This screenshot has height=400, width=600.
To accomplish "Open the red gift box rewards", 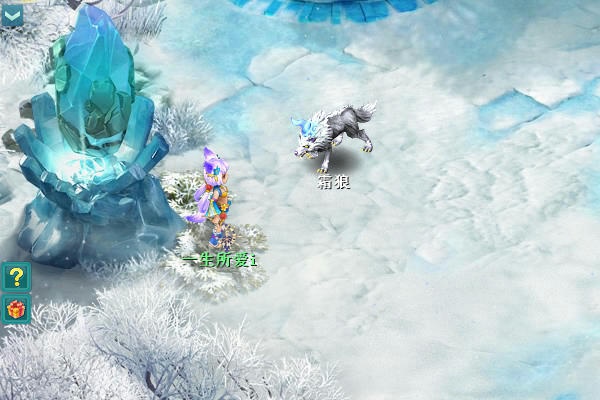I will coord(16,310).
